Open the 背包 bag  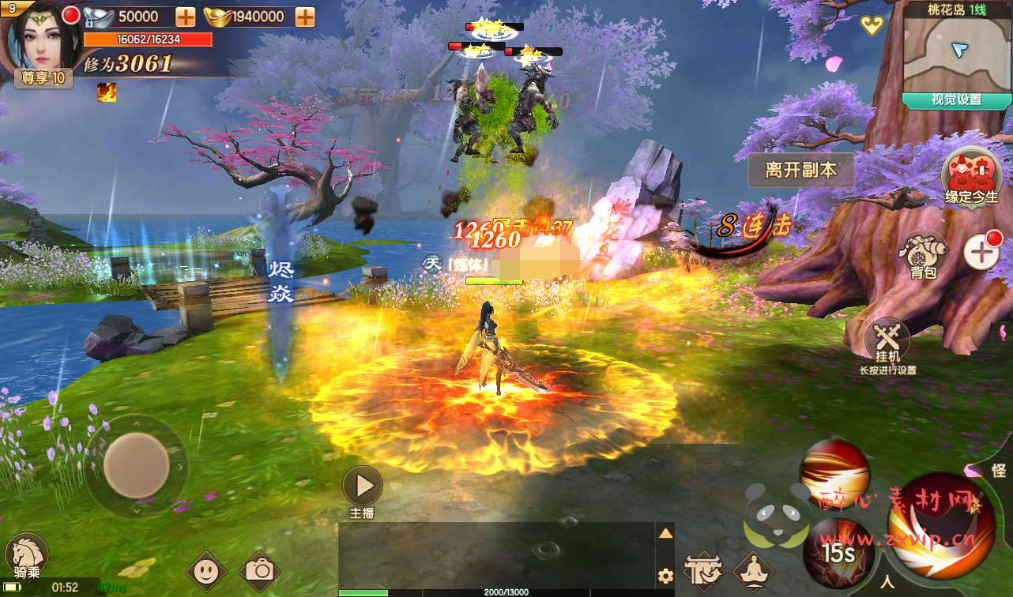coord(922,256)
